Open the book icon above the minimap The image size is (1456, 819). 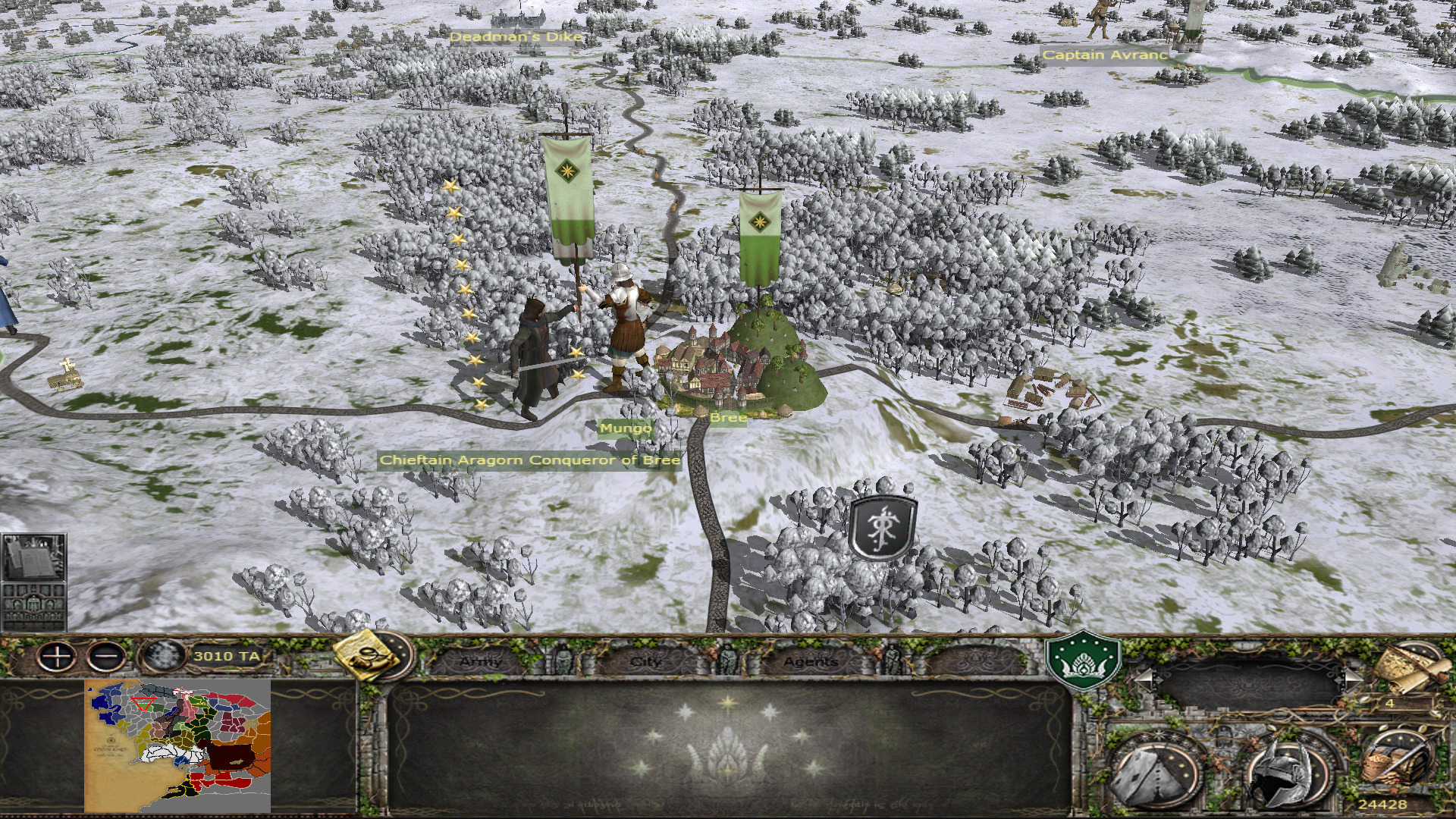[x=33, y=557]
